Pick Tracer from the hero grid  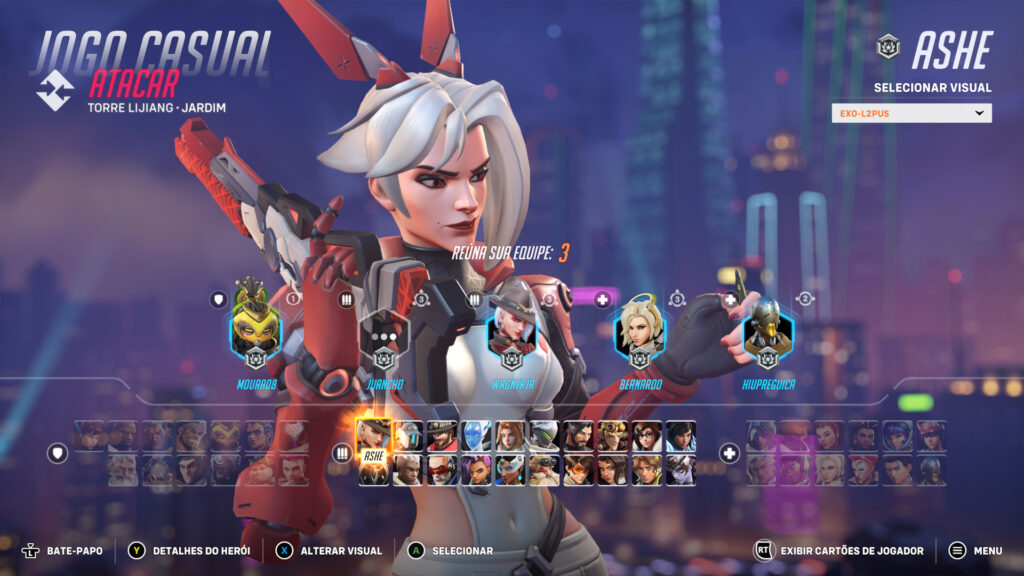(578, 470)
